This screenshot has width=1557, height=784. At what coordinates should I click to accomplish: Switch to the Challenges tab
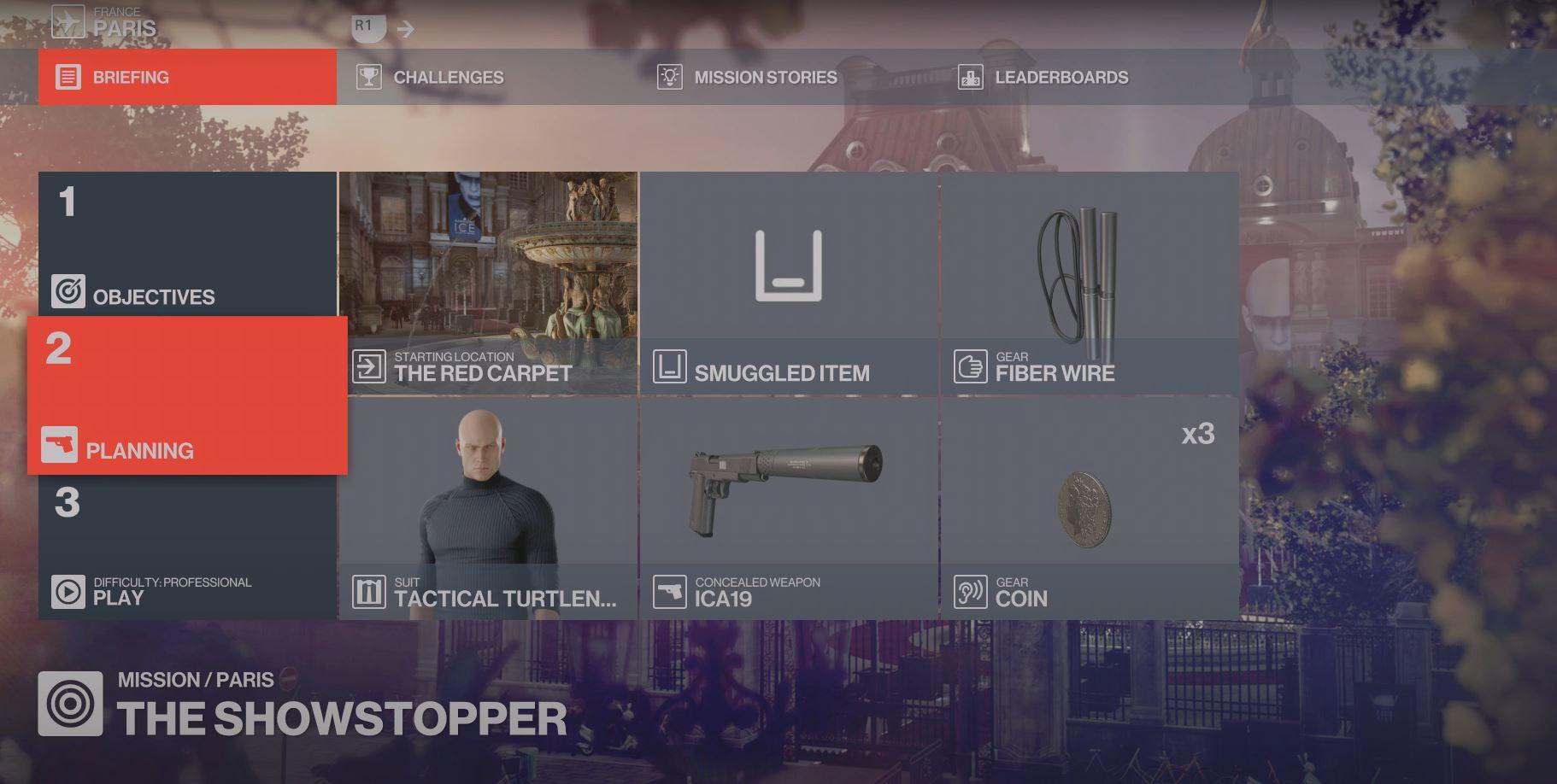point(448,77)
